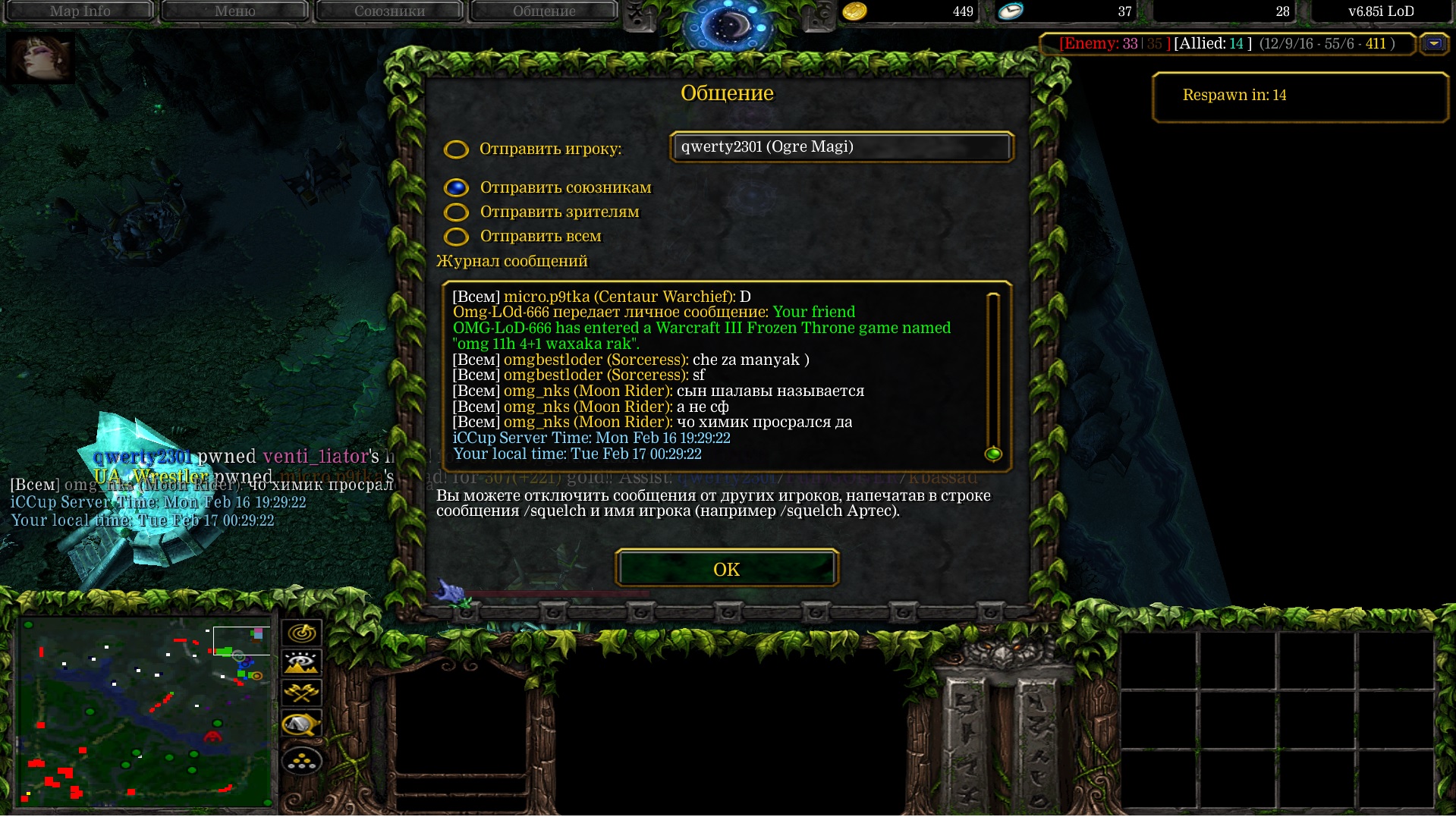Open the Меню button
The height and width of the screenshot is (817, 1456).
[234, 11]
